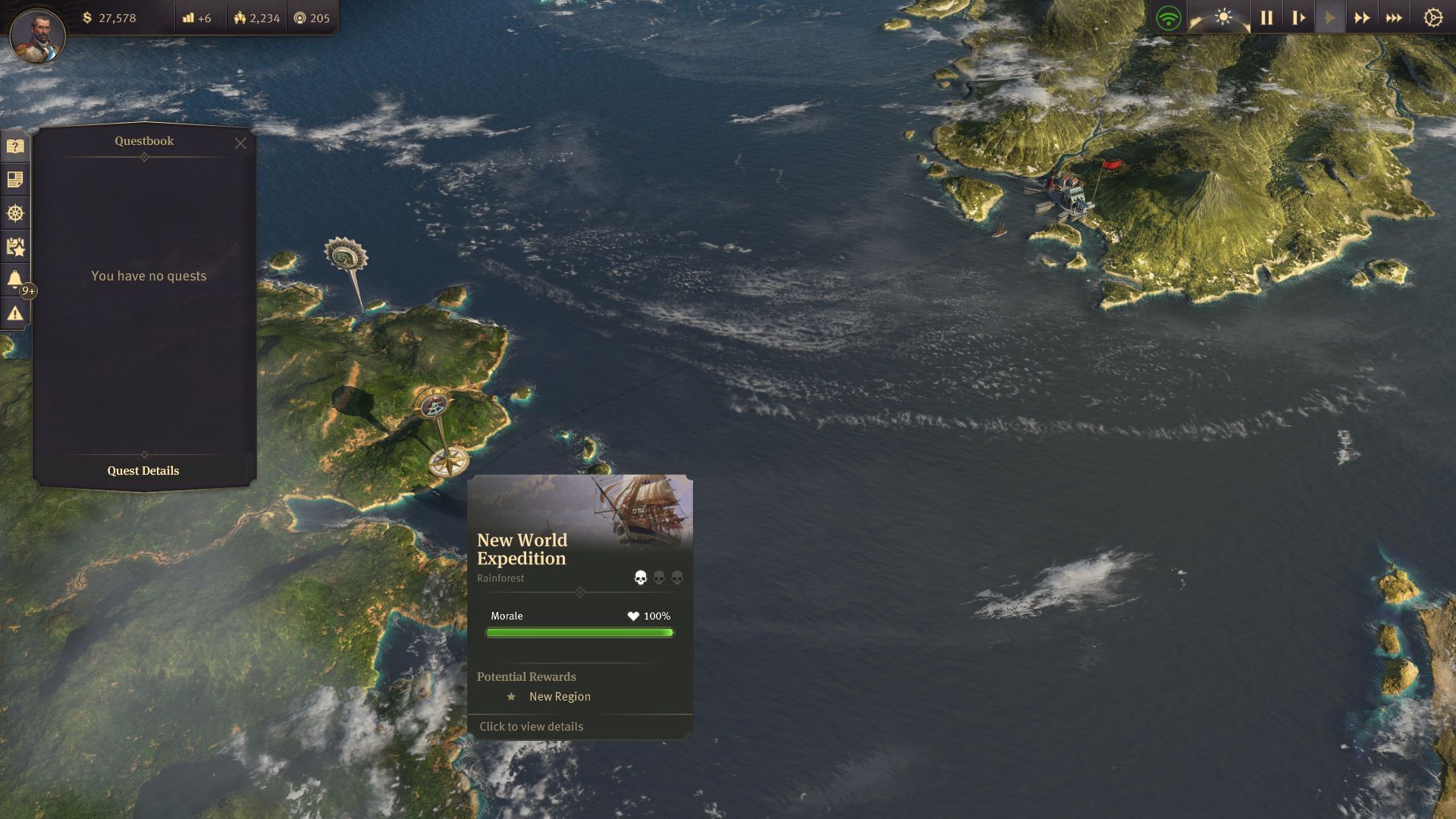Resume normal speed with the play arrow

coord(1332,17)
